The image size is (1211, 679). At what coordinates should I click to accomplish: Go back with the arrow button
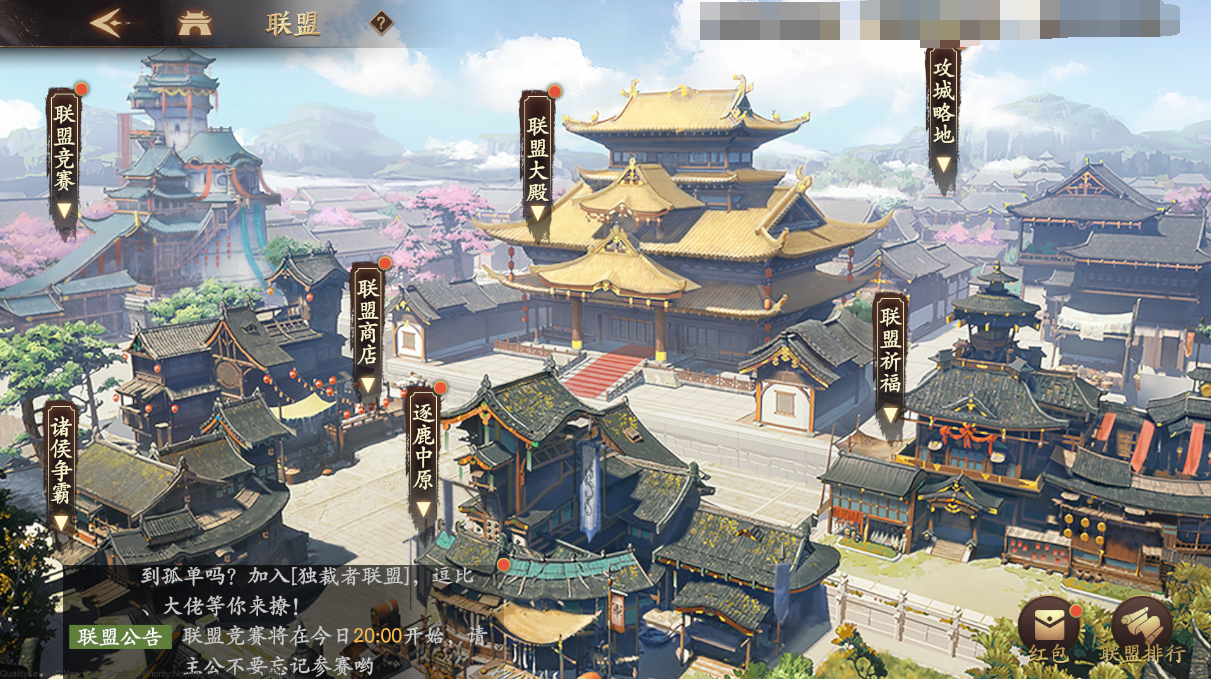[108, 23]
